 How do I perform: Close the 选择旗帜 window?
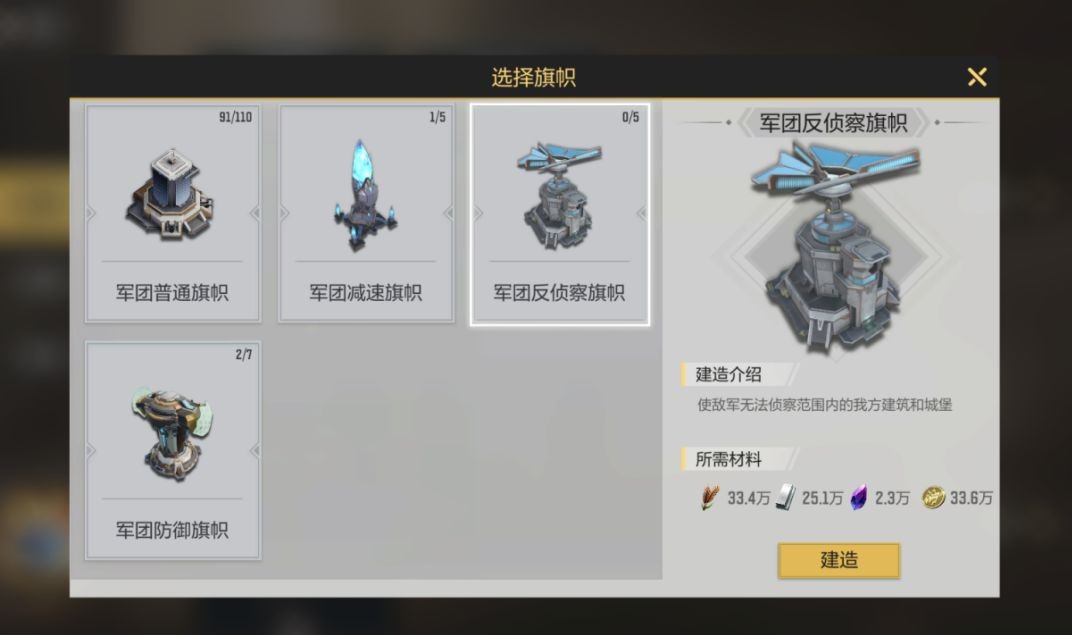click(x=977, y=77)
